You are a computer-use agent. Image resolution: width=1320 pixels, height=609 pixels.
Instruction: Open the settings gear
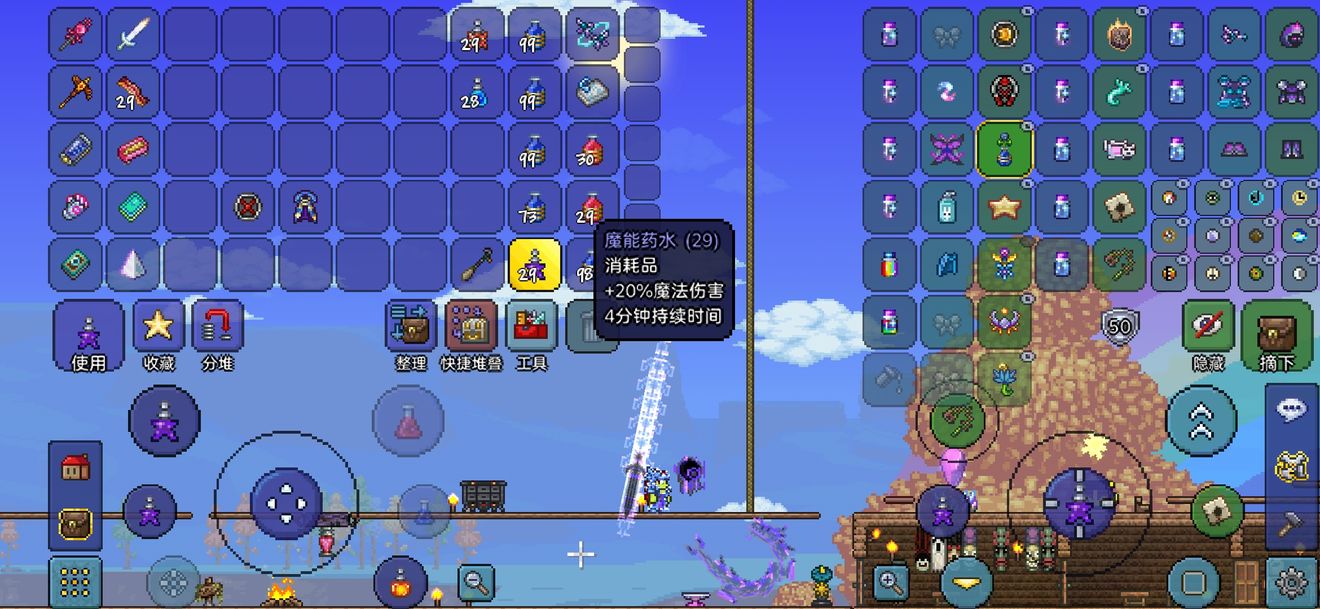(1291, 581)
